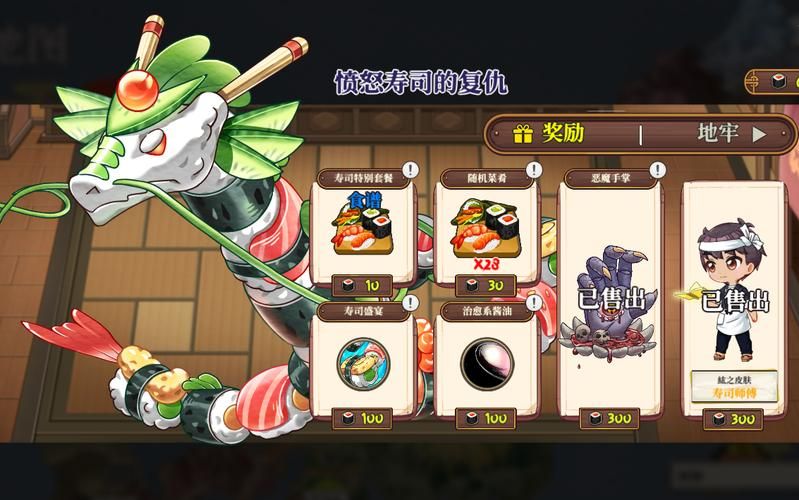Choose the 寿司盛宴 item card

[x=364, y=362]
